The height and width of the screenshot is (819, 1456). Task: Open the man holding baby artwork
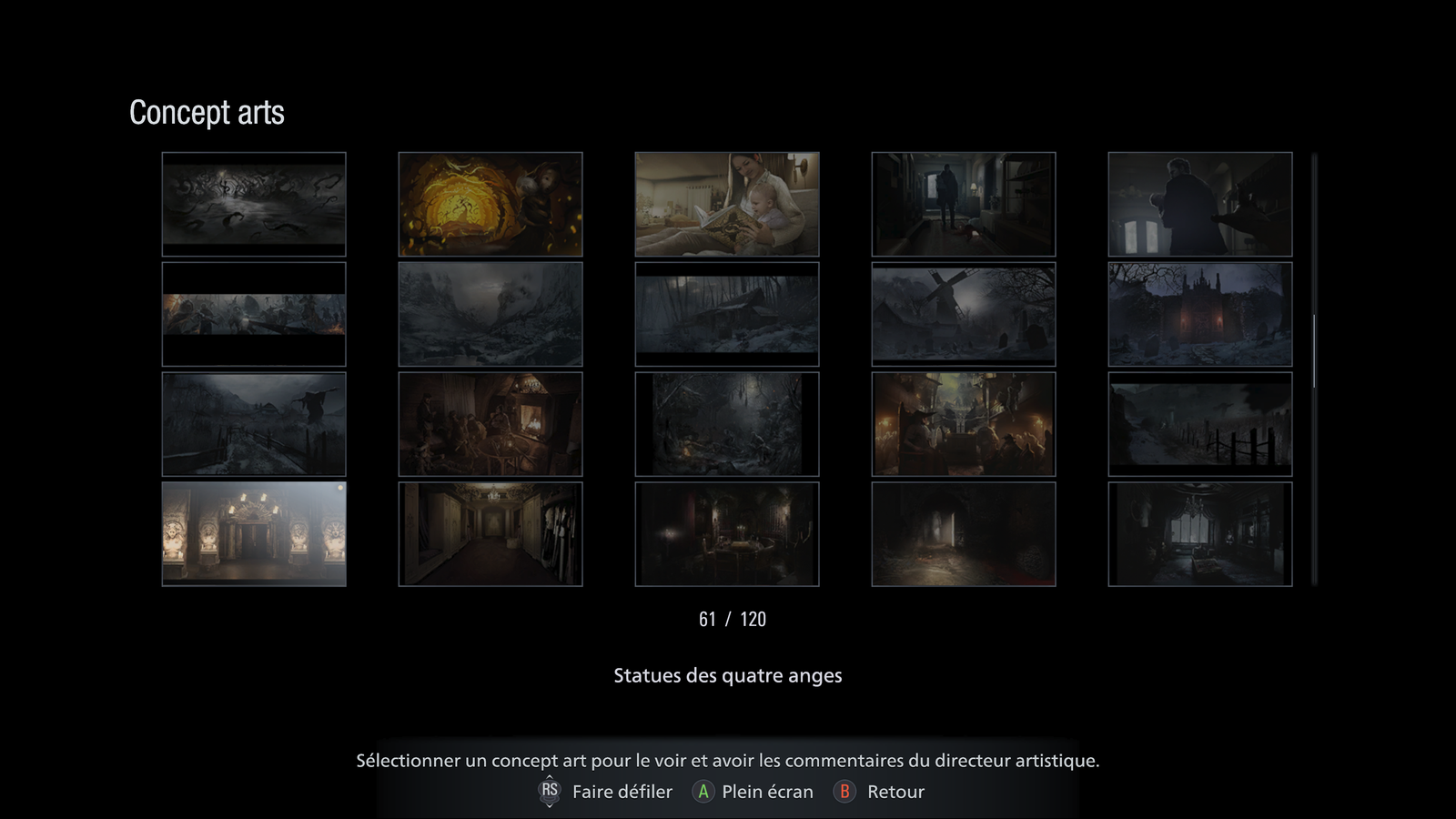coord(1200,204)
